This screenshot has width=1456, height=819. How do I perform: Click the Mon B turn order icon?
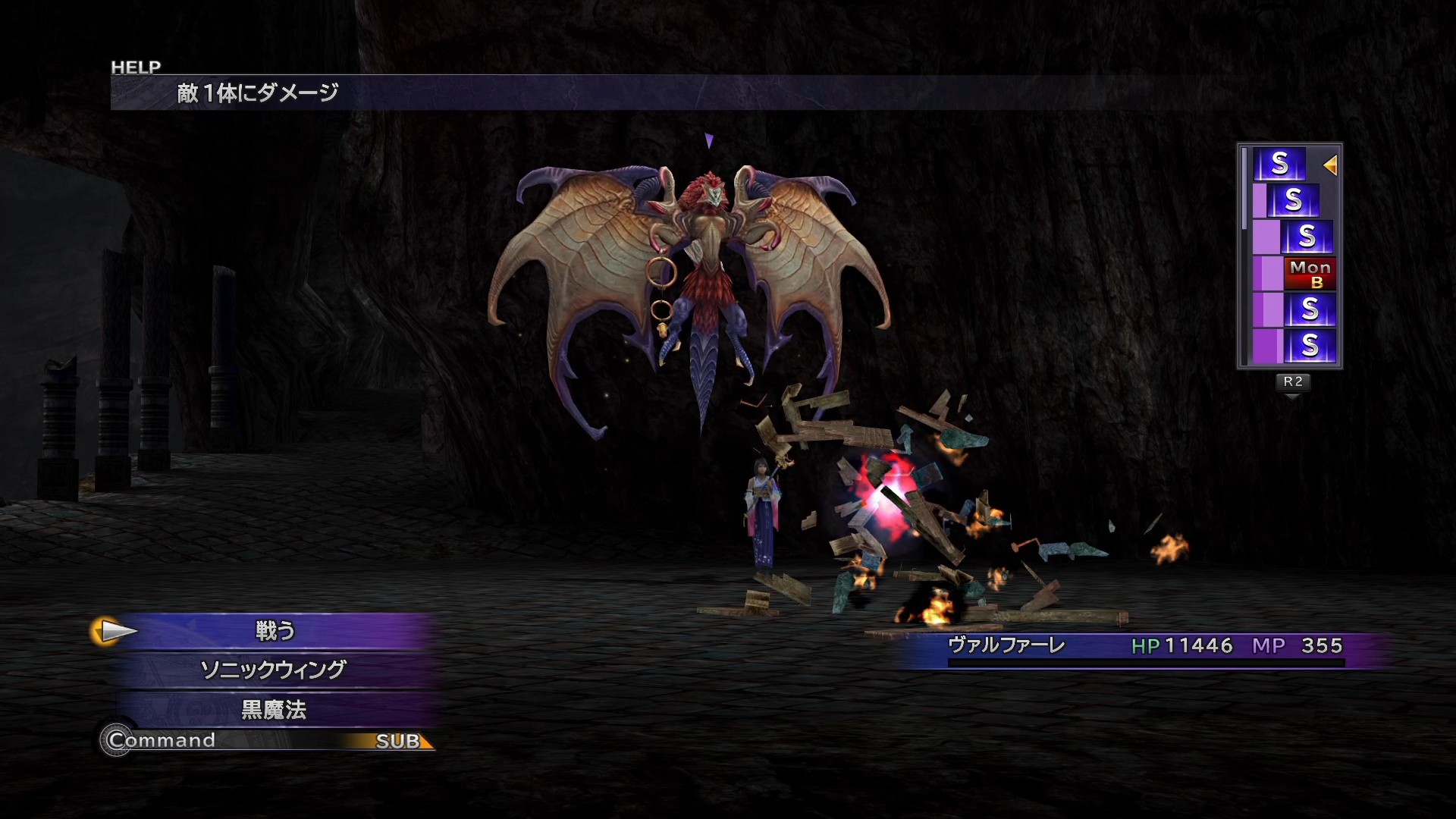1310,274
